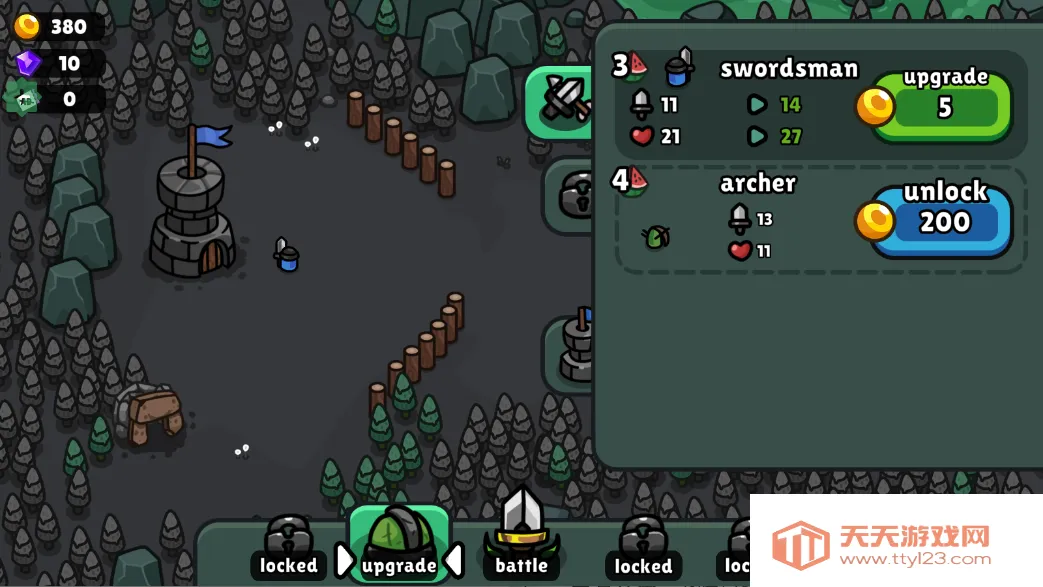Upgrade the swordsman for 5 coins
The height and width of the screenshot is (587, 1043).
(942, 104)
